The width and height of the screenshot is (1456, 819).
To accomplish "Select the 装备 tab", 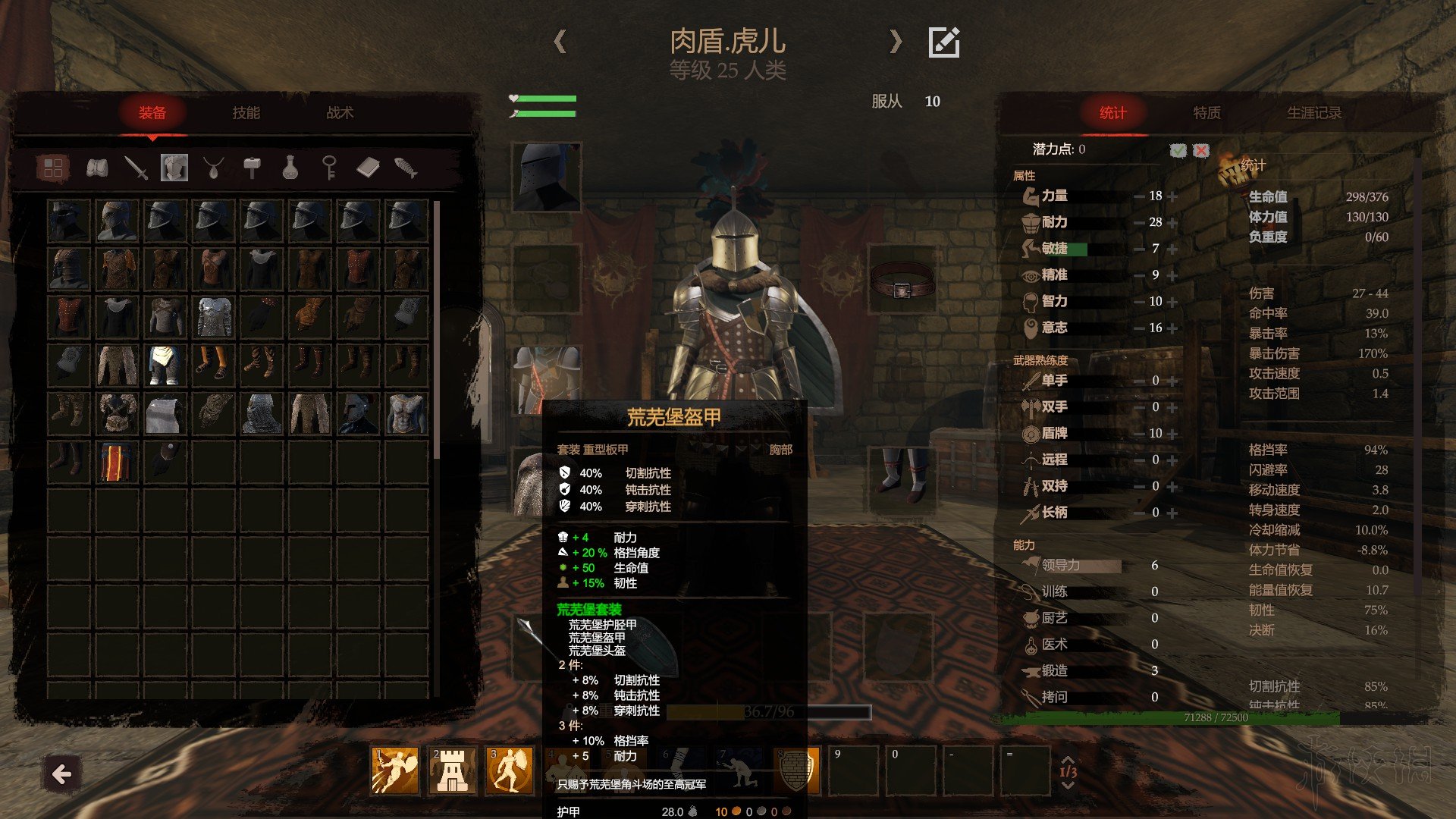I will coord(152,113).
